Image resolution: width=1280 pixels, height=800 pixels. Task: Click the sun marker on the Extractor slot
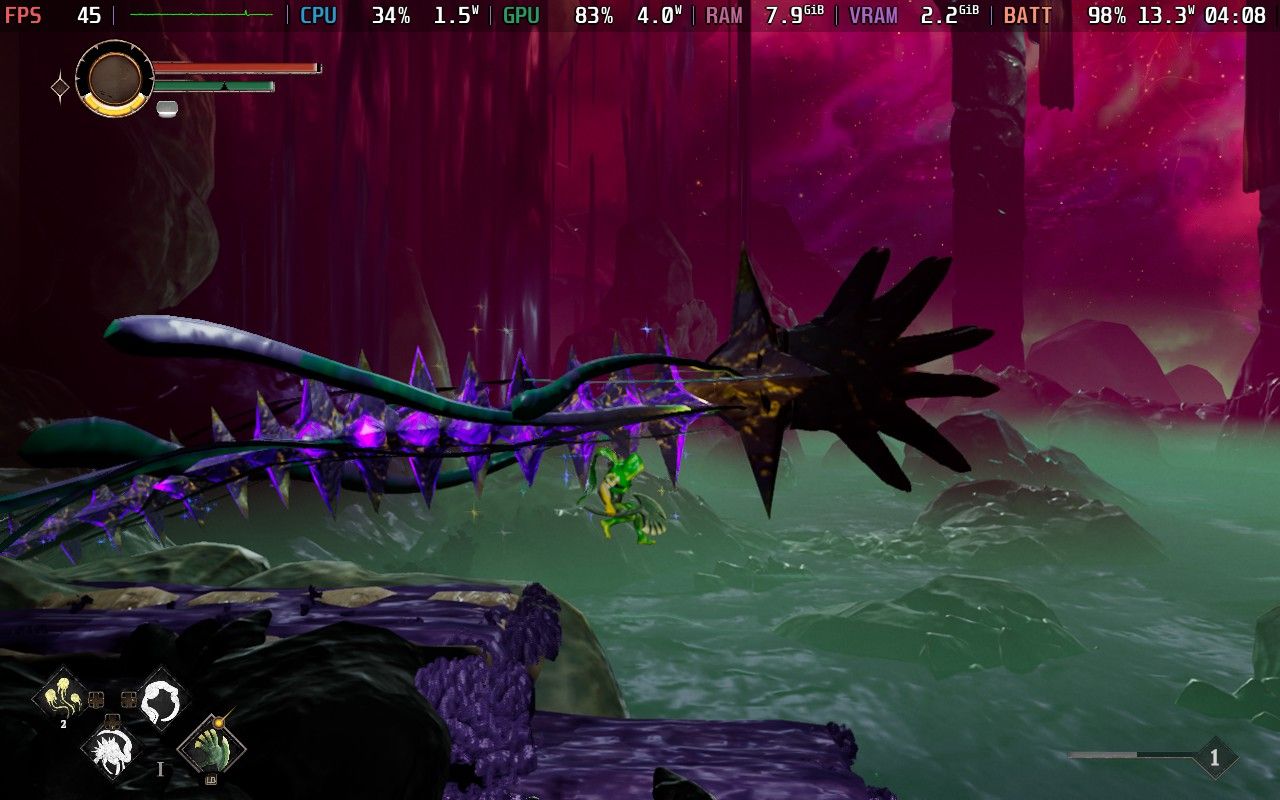click(x=219, y=722)
